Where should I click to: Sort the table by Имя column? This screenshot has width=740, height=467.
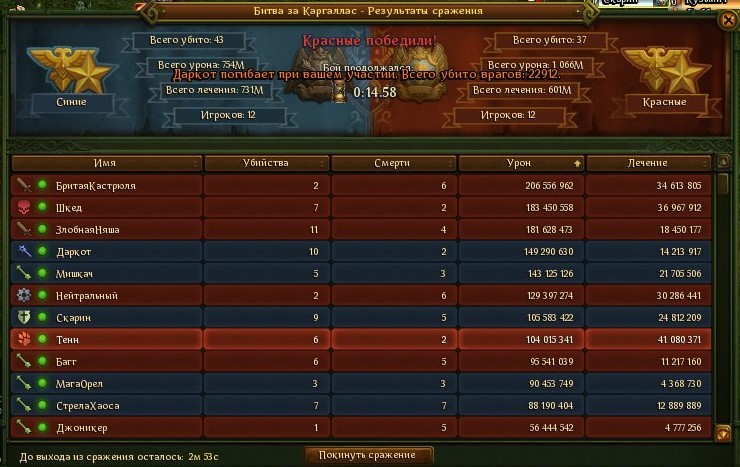(x=105, y=163)
